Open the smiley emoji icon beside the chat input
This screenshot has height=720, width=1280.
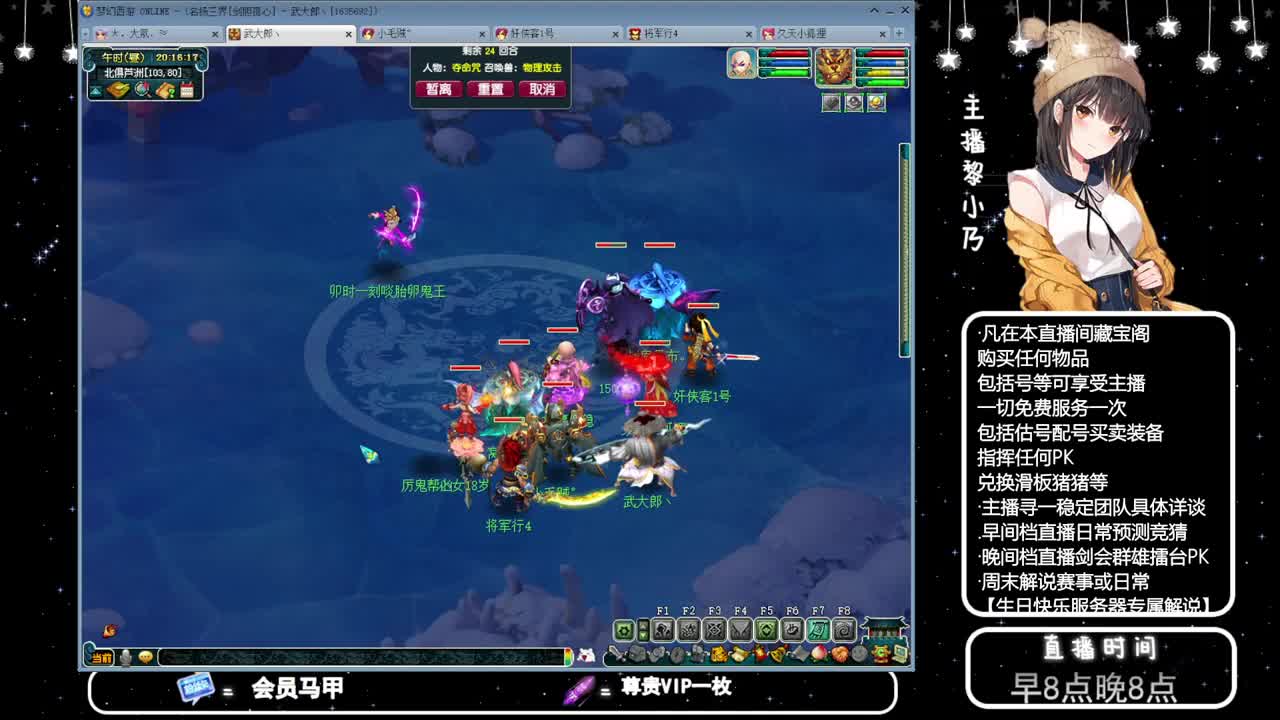coord(145,658)
